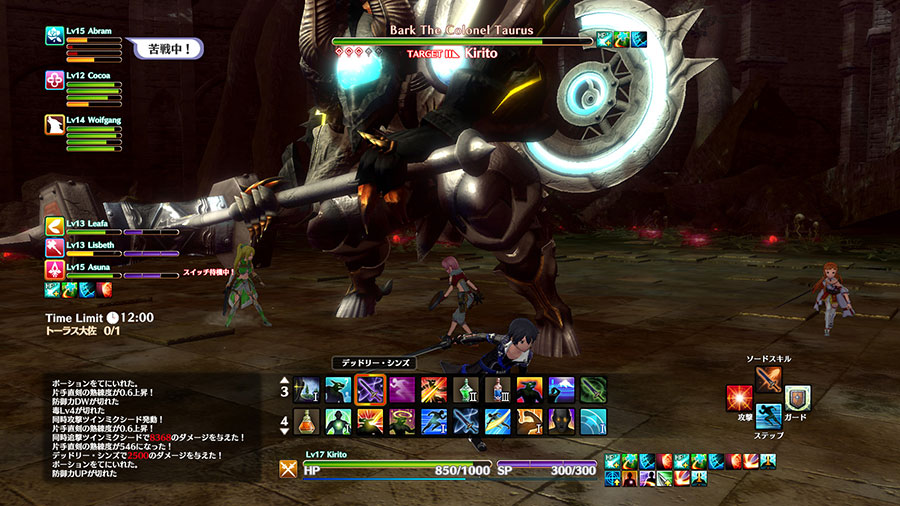This screenshot has height=506, width=900.
Task: Use the dark shadow face skill
Action: (x=562, y=421)
